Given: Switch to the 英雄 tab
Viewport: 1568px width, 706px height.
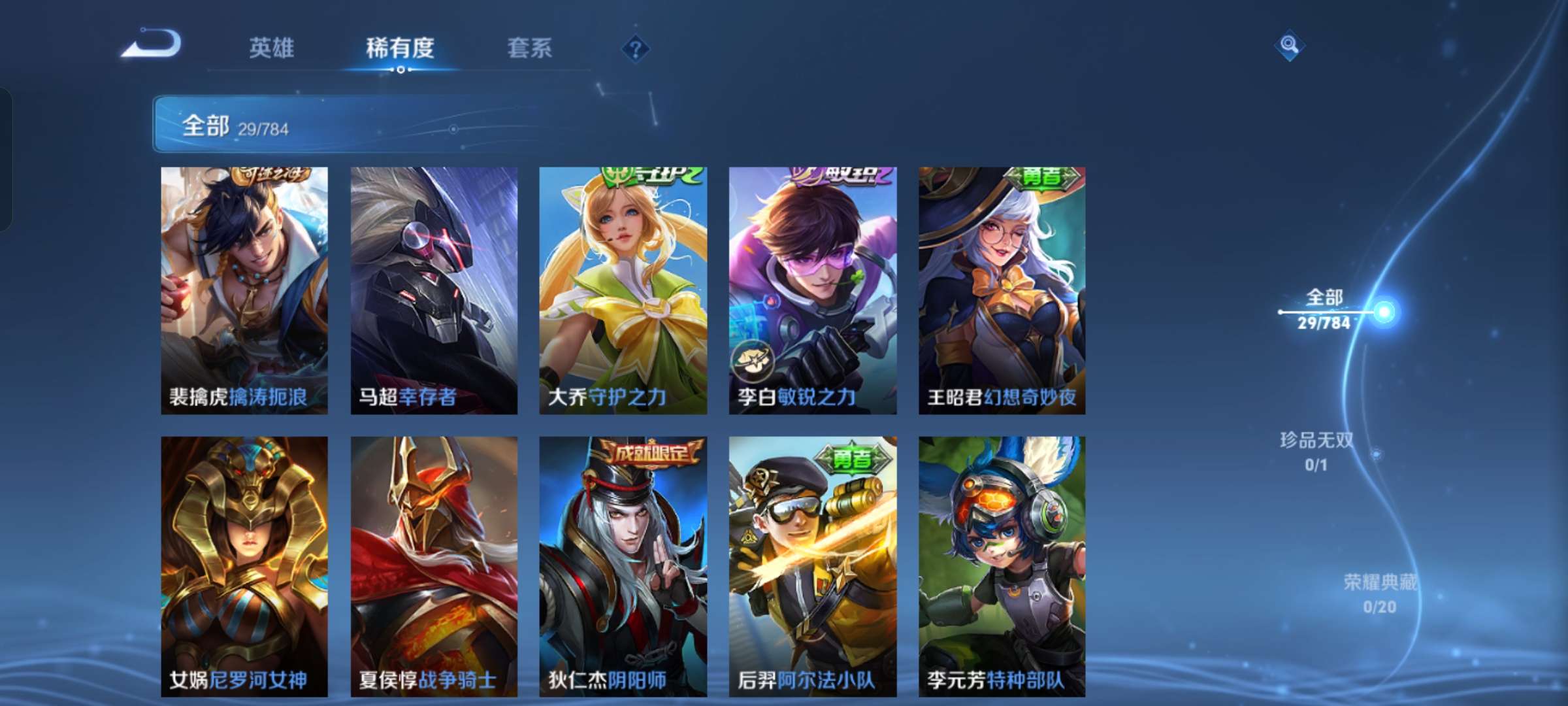Looking at the screenshot, I should [272, 48].
